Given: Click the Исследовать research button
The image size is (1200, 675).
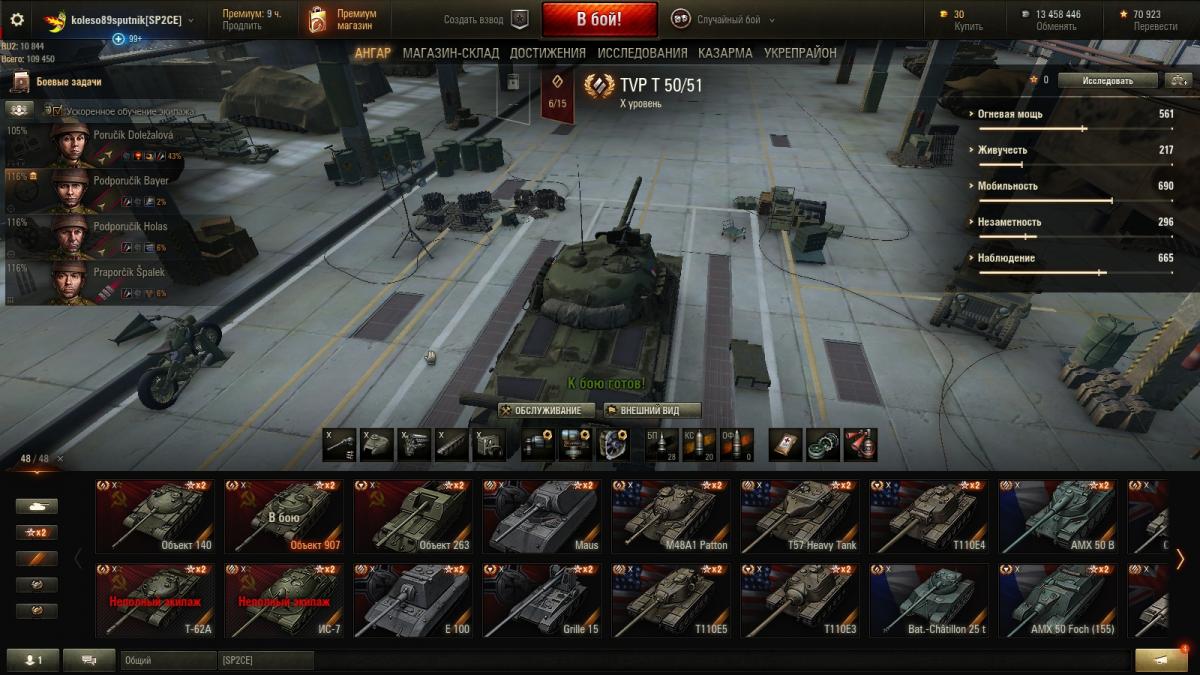Looking at the screenshot, I should point(1107,80).
